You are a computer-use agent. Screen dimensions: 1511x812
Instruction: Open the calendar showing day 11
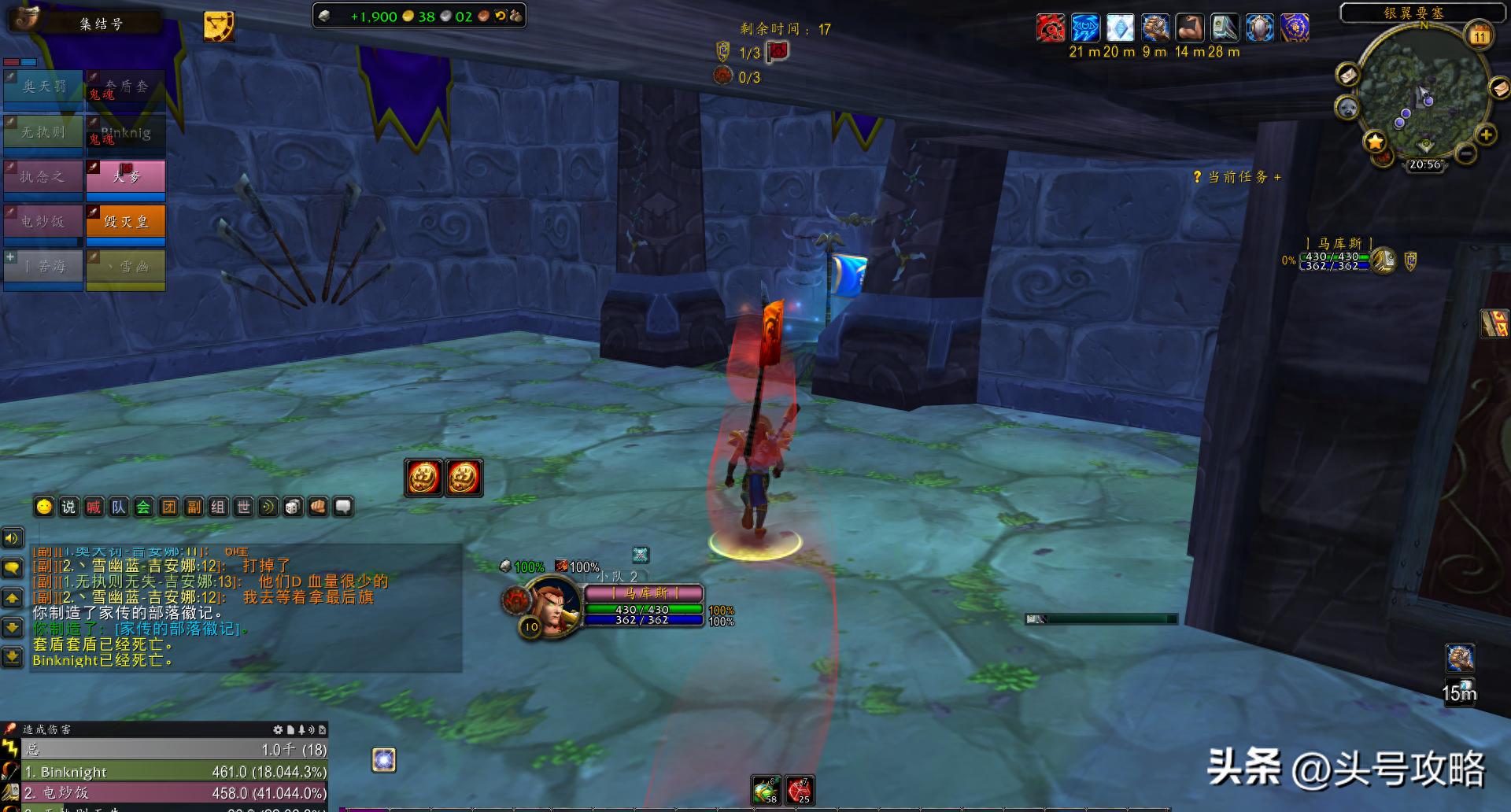point(1480,35)
